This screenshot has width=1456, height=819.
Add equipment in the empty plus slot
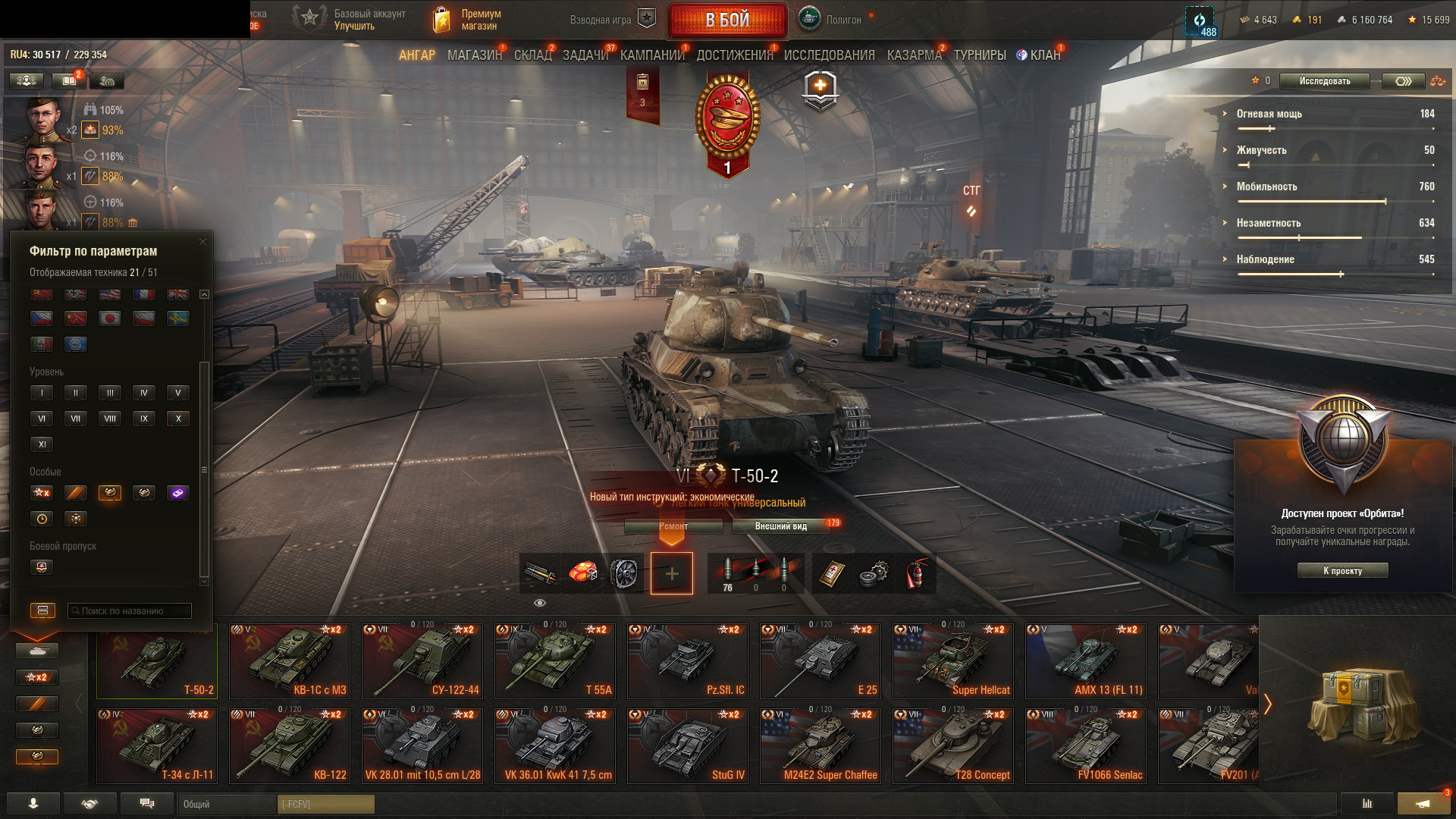(x=671, y=573)
